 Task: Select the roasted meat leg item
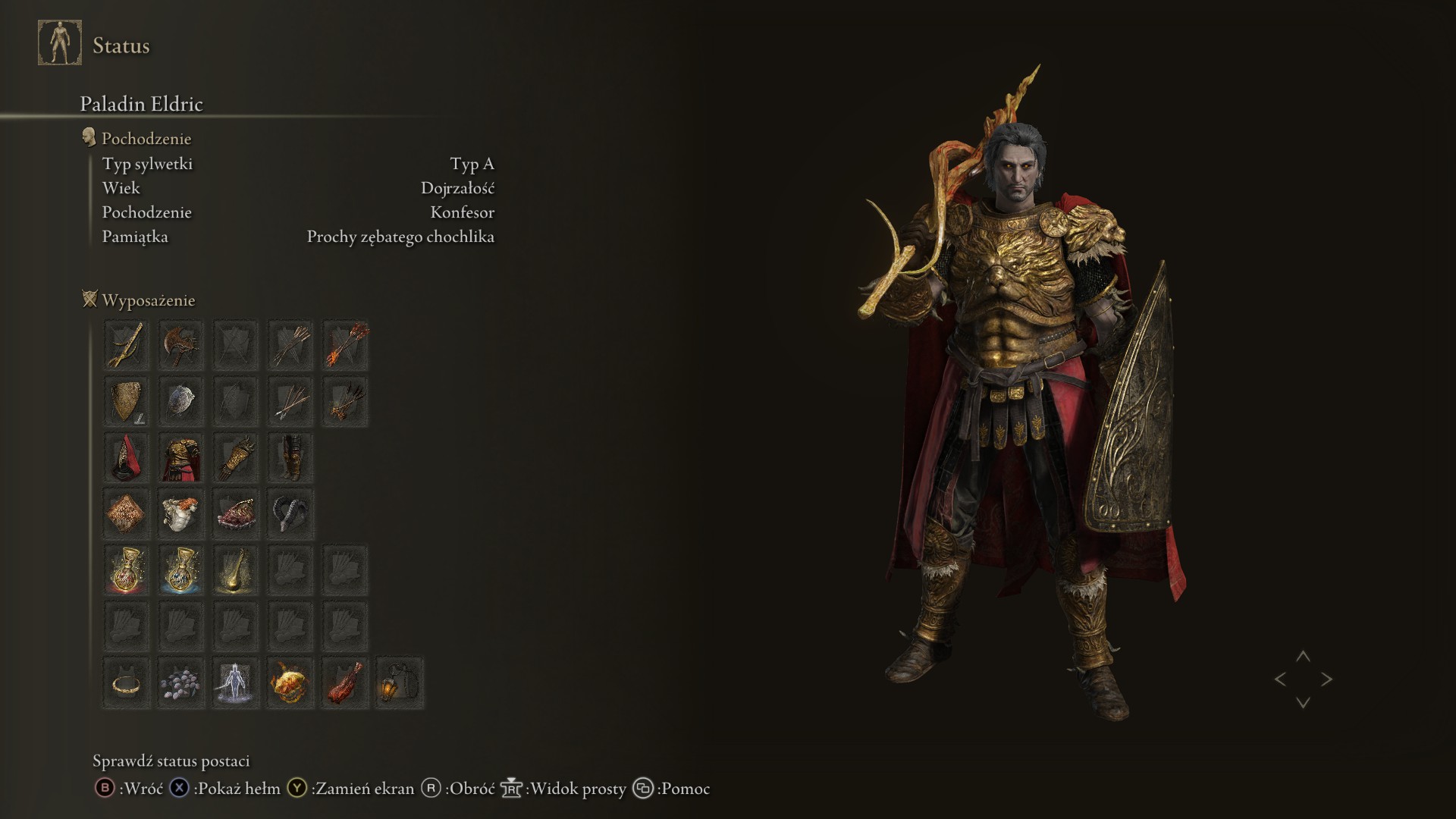tap(345, 682)
